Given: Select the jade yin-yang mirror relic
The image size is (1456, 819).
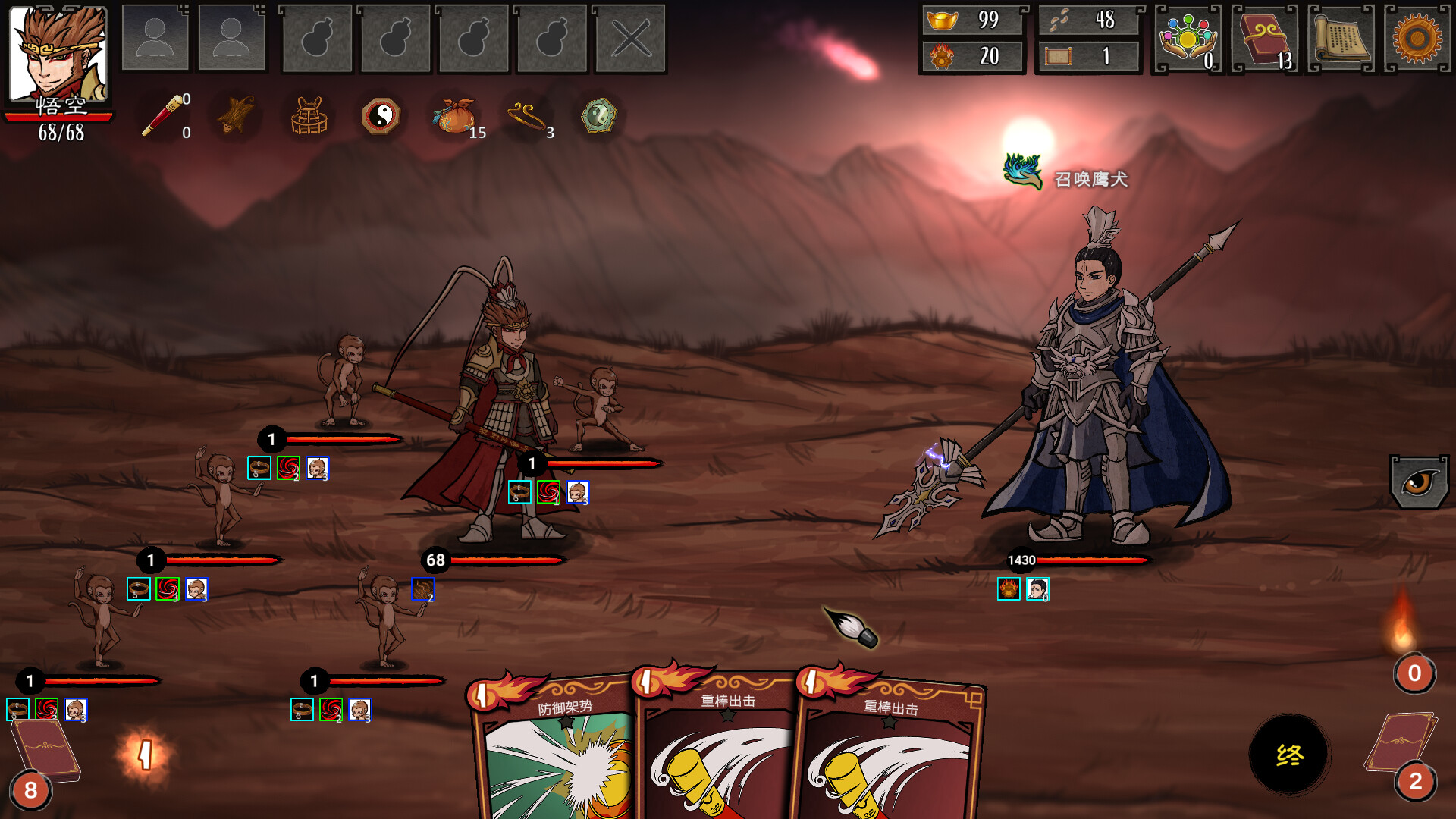Looking at the screenshot, I should [598, 116].
